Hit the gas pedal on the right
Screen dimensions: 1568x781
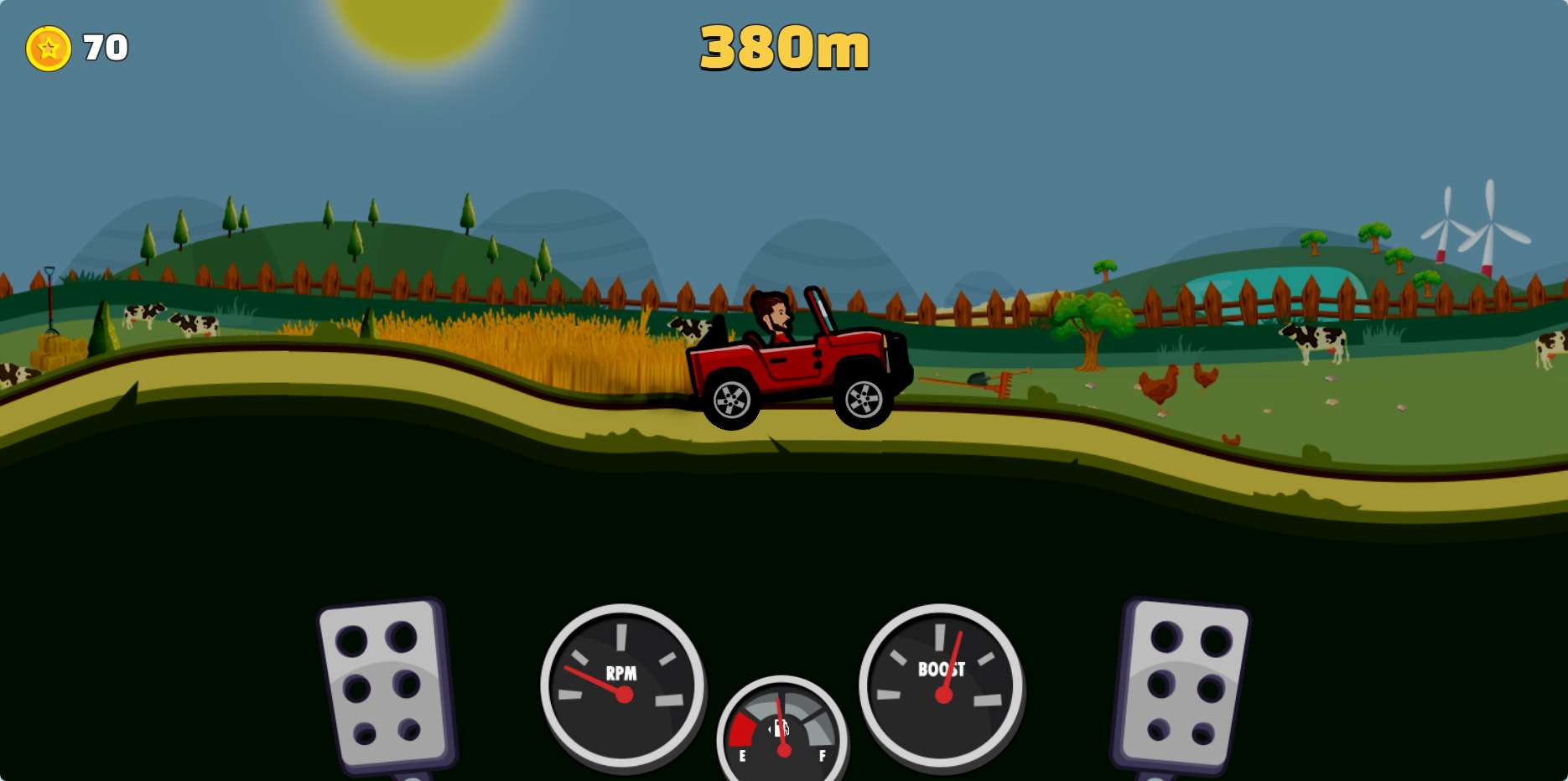(1181, 685)
